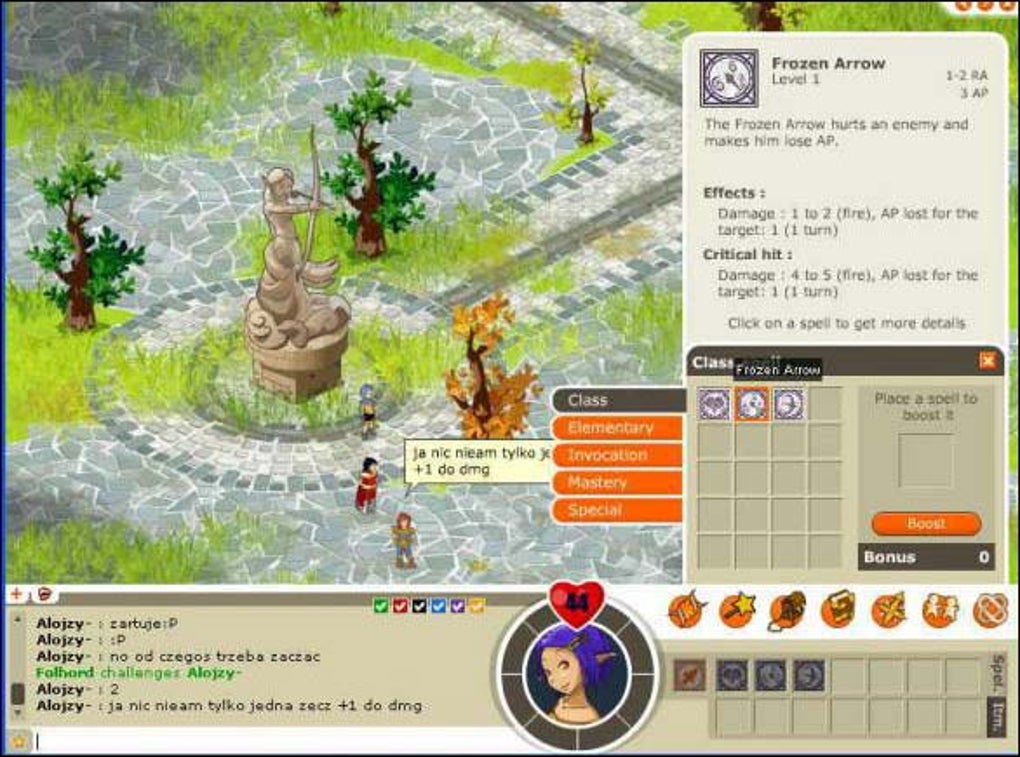The width and height of the screenshot is (1020, 757).
Task: Click the spell boost placement slot
Action: (x=925, y=460)
